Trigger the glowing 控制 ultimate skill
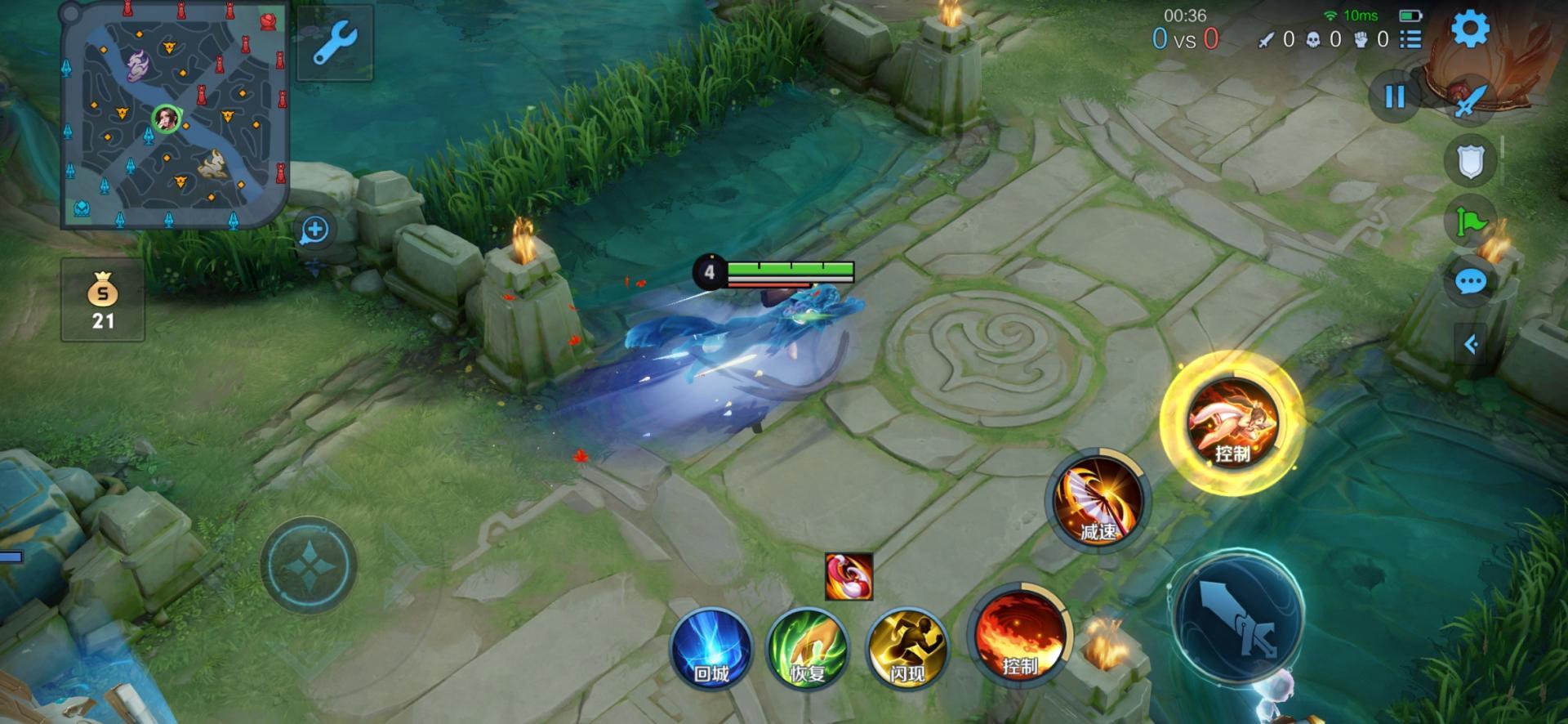The width and height of the screenshot is (1568, 724). click(x=1232, y=422)
